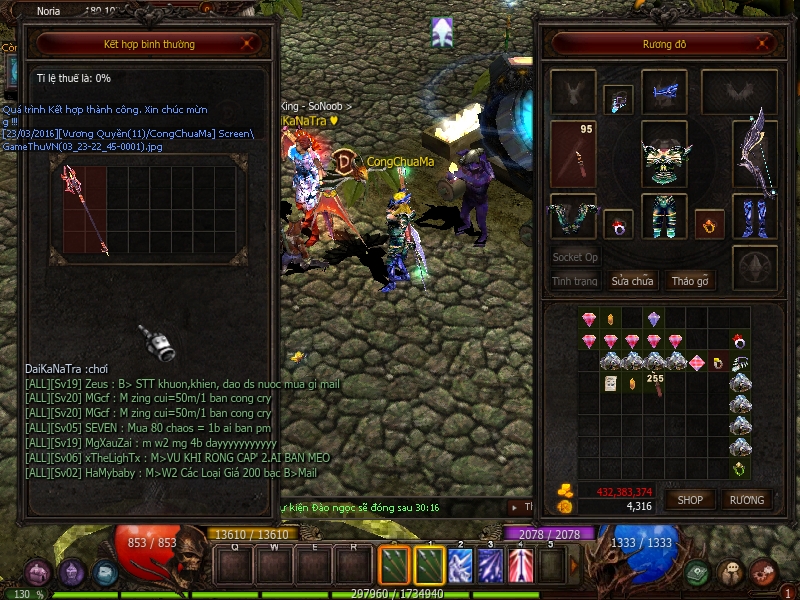Select the green ring in the inventory

click(x=739, y=469)
